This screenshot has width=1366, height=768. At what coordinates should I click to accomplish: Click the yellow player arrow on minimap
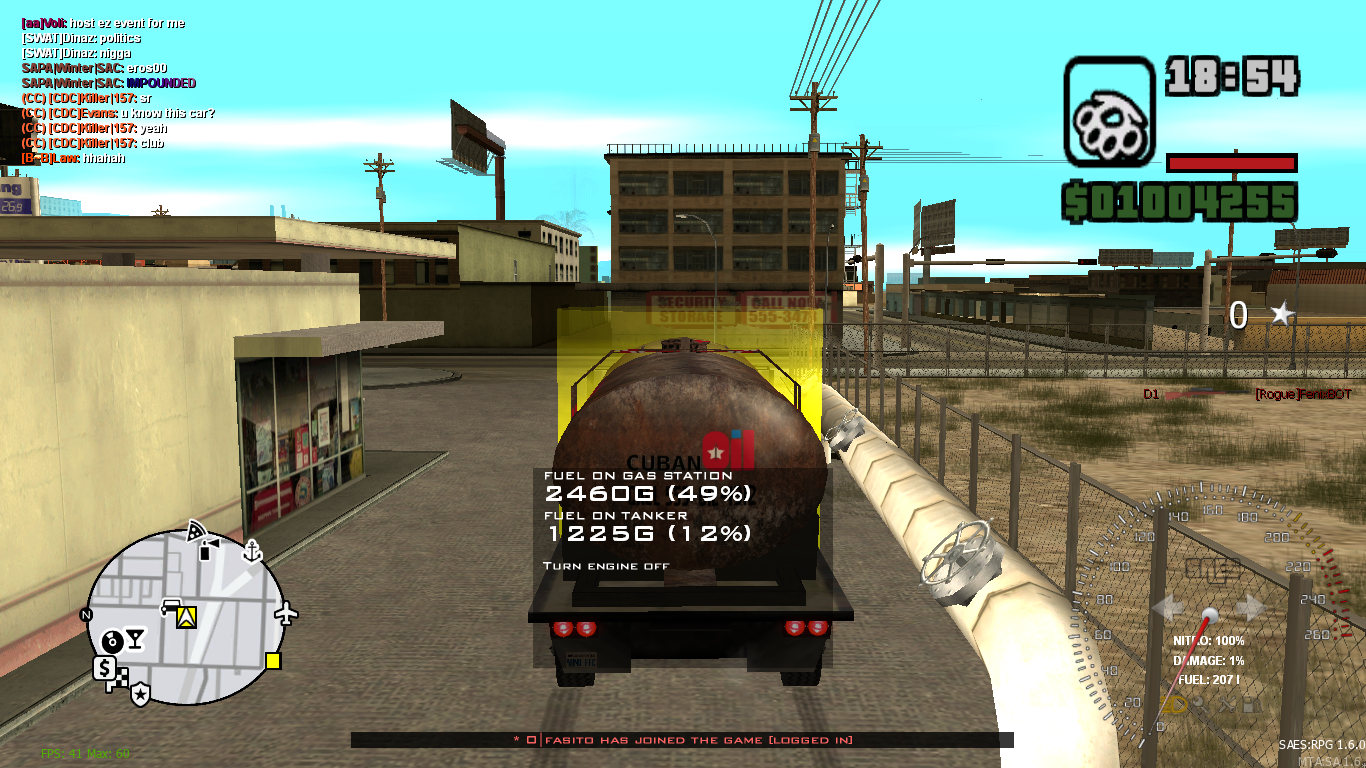[x=185, y=616]
